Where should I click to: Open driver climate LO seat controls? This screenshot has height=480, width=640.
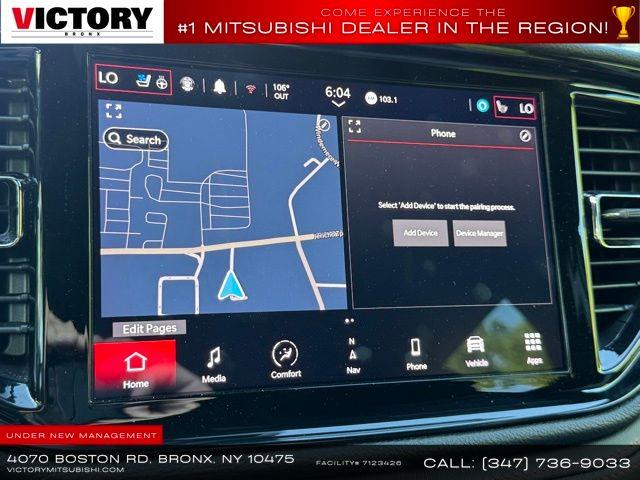[x=133, y=79]
